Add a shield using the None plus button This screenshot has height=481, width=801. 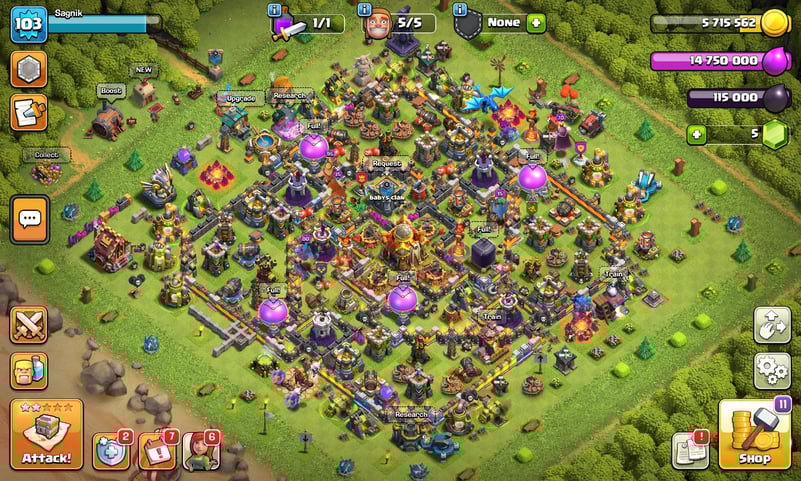536,22
